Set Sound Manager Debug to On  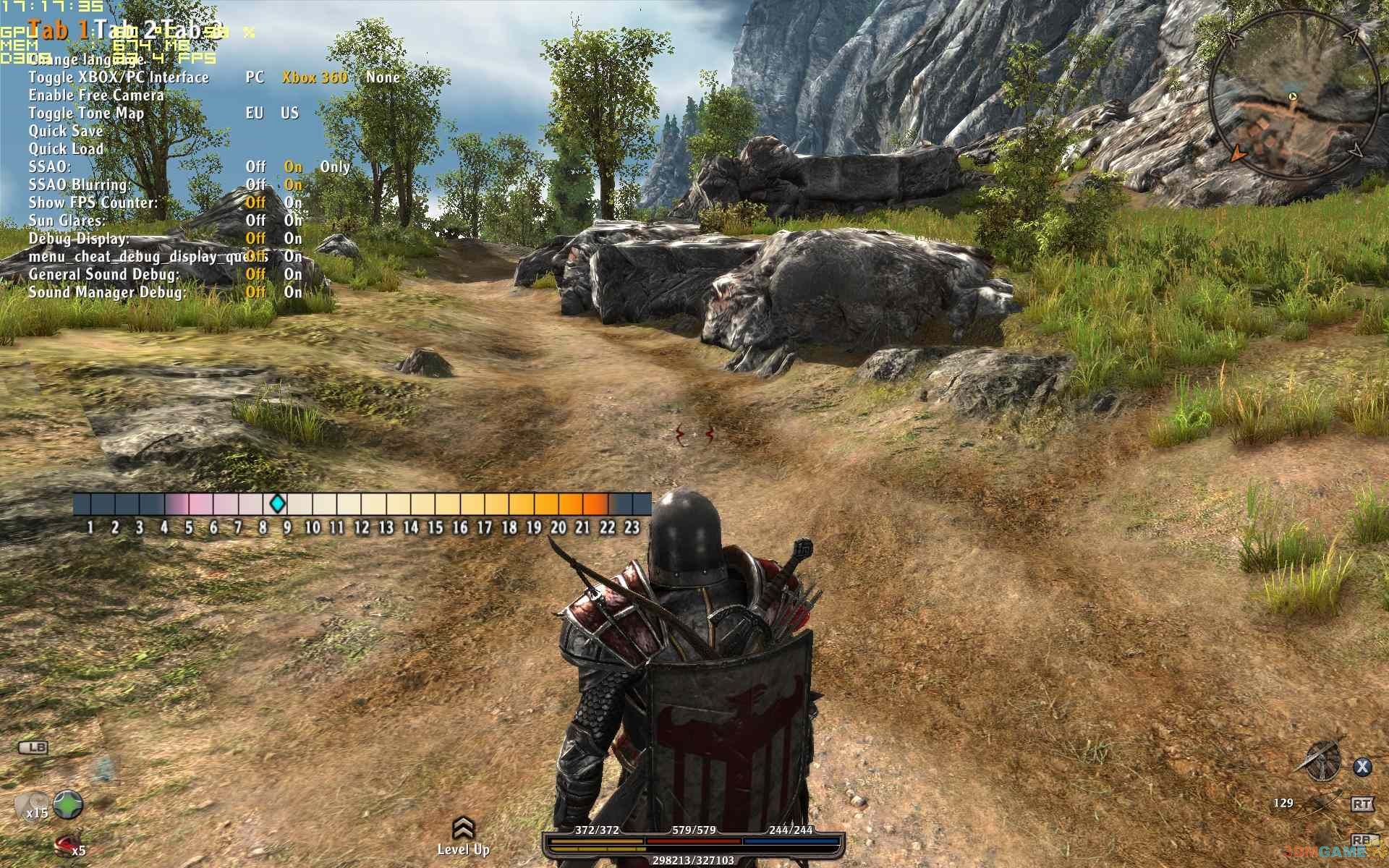[293, 292]
